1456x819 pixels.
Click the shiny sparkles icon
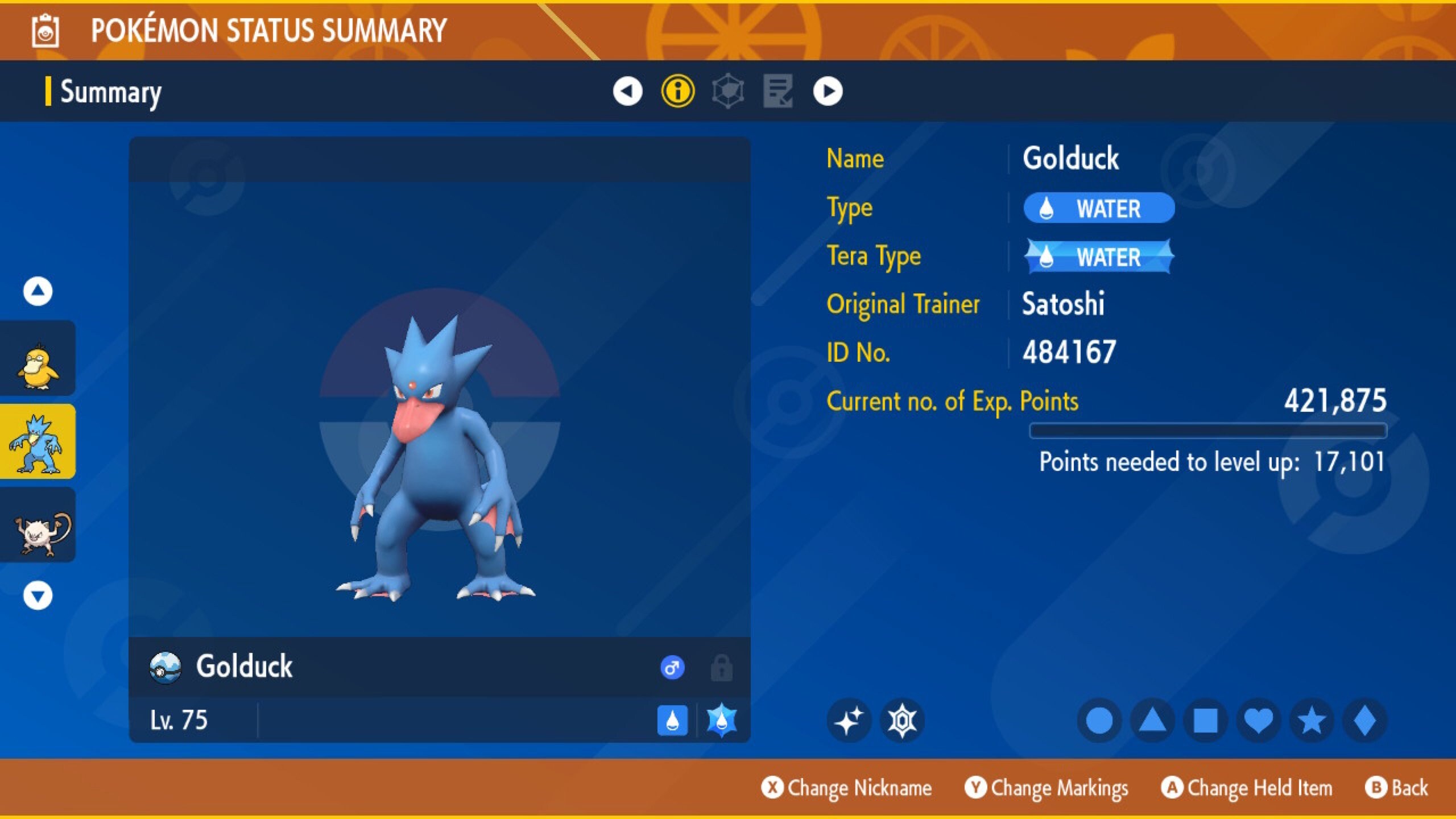[x=848, y=719]
